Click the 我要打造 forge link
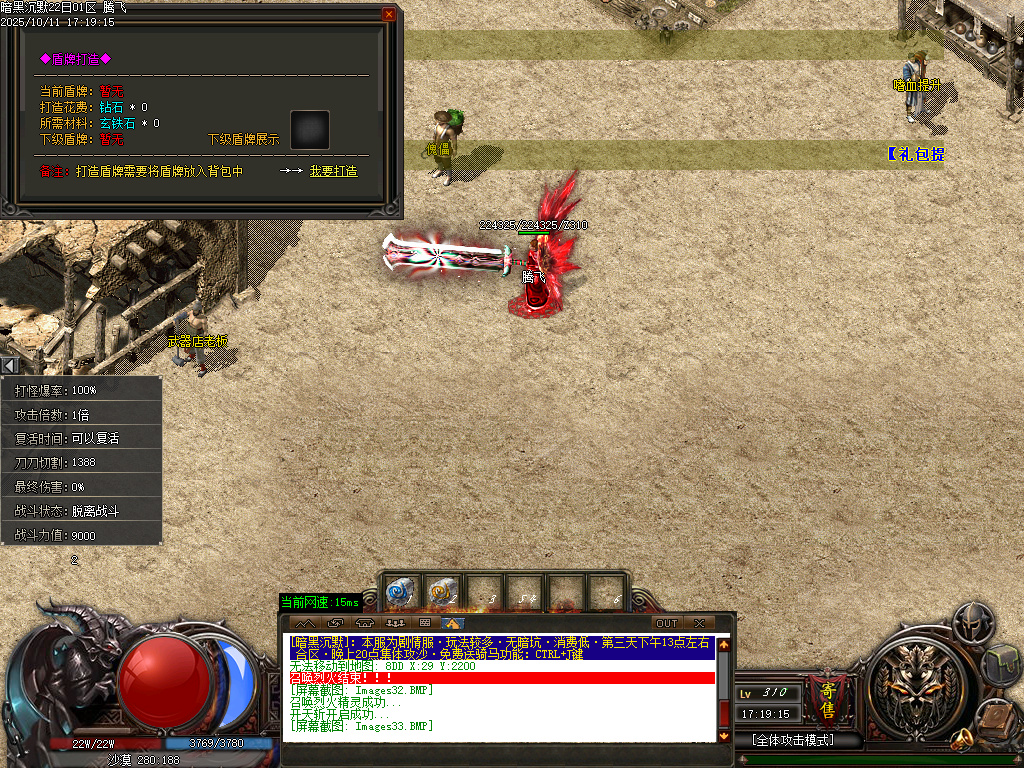 pos(333,171)
